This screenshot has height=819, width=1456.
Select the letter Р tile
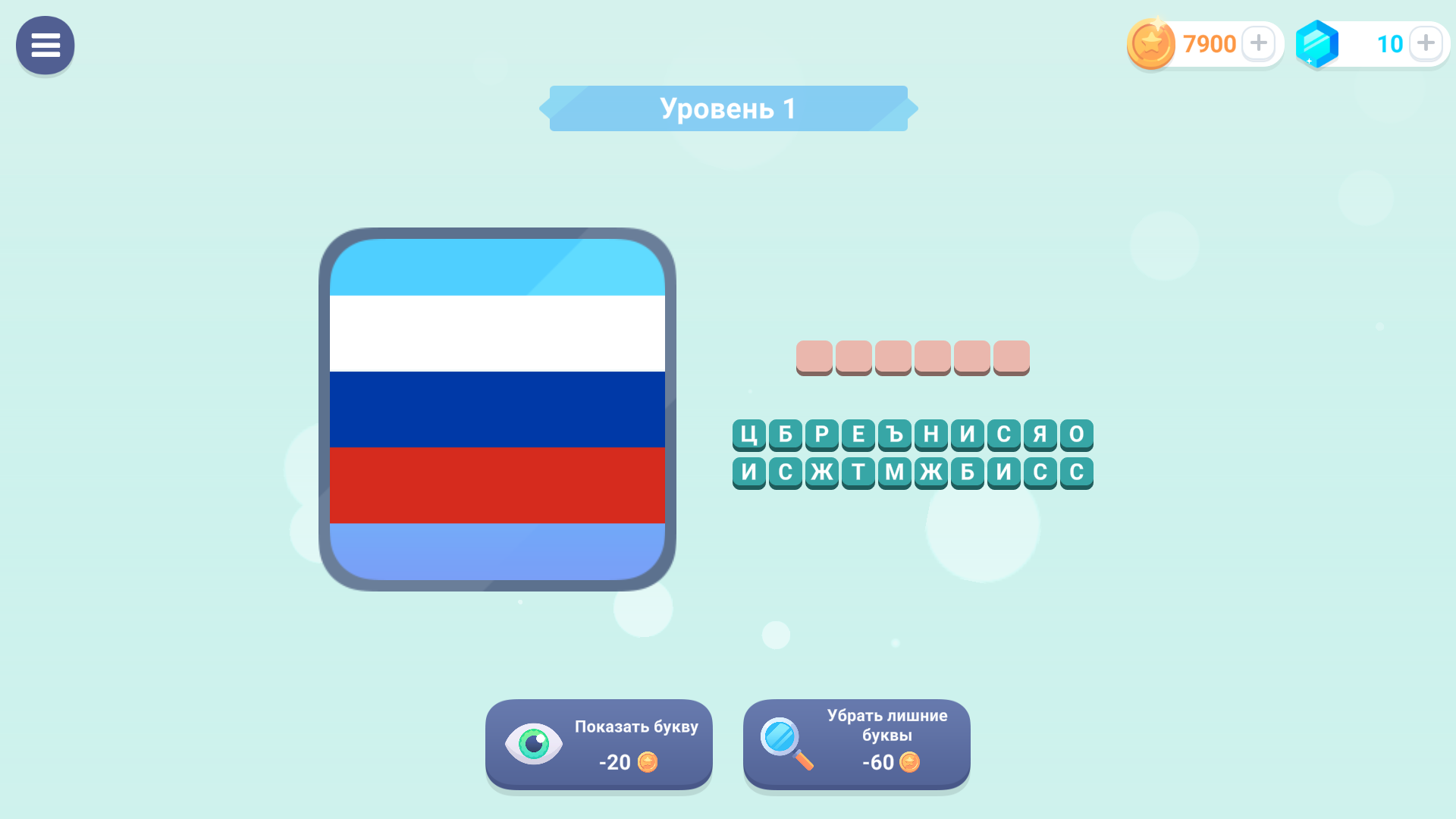(x=821, y=435)
